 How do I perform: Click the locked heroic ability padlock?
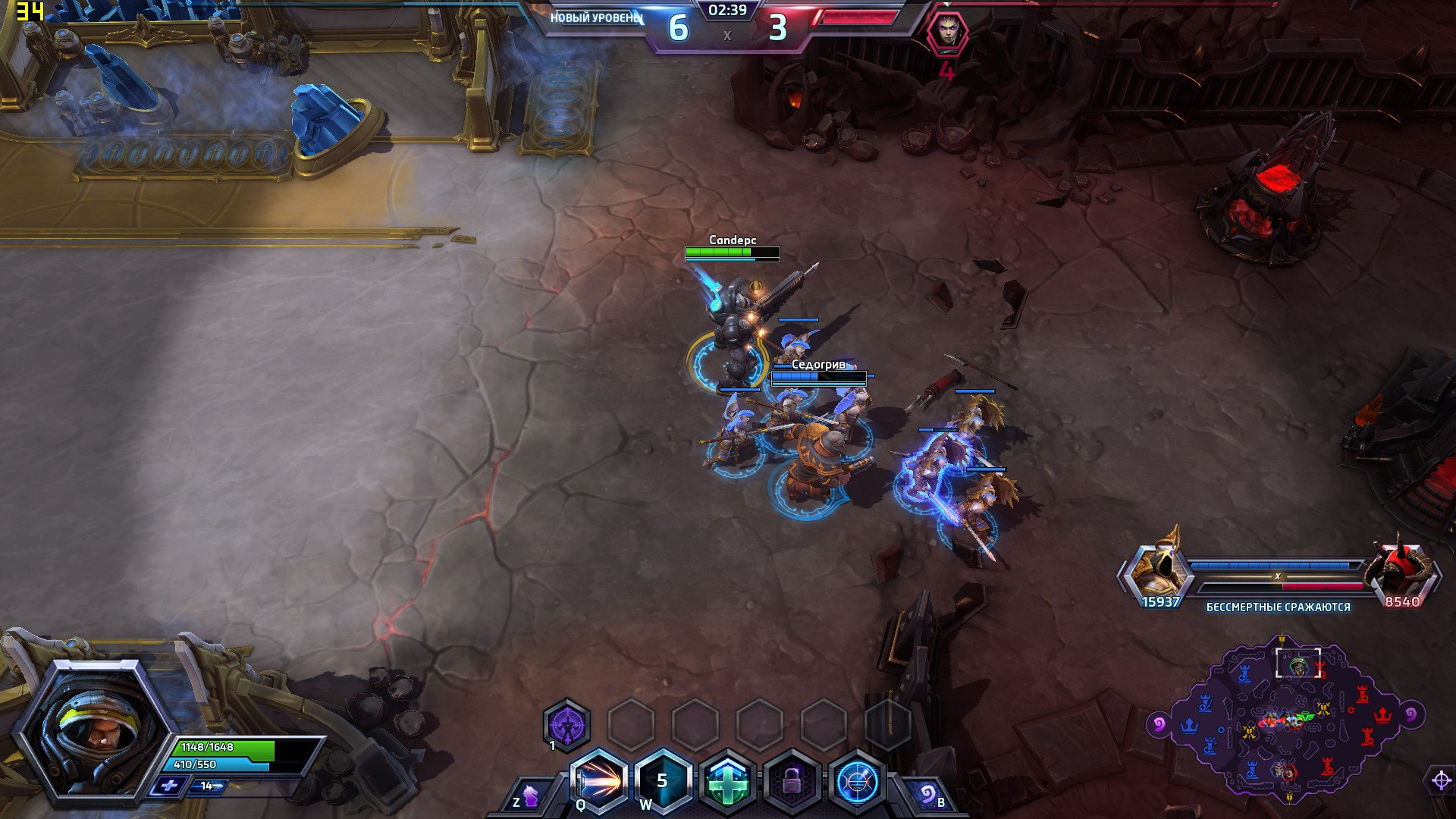point(792,783)
